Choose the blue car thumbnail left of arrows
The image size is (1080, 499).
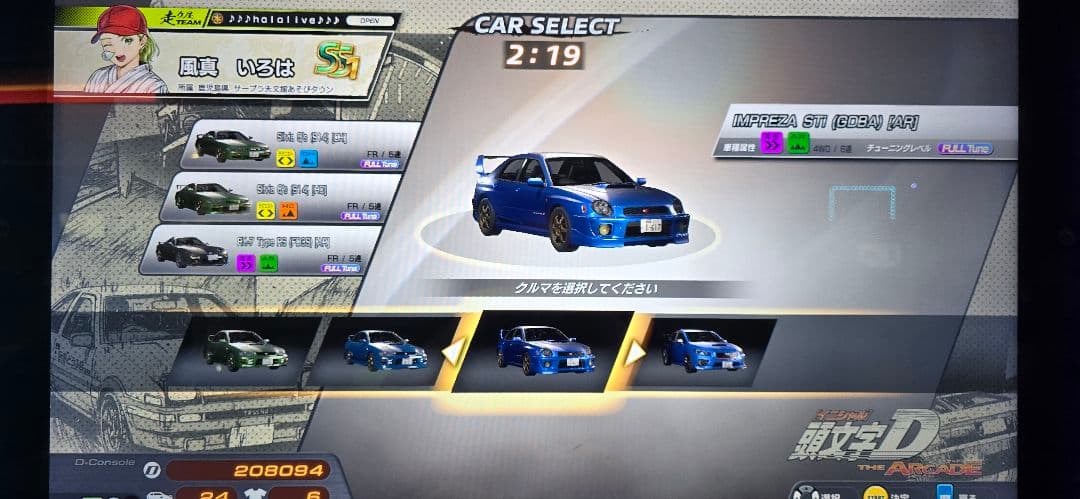(384, 350)
